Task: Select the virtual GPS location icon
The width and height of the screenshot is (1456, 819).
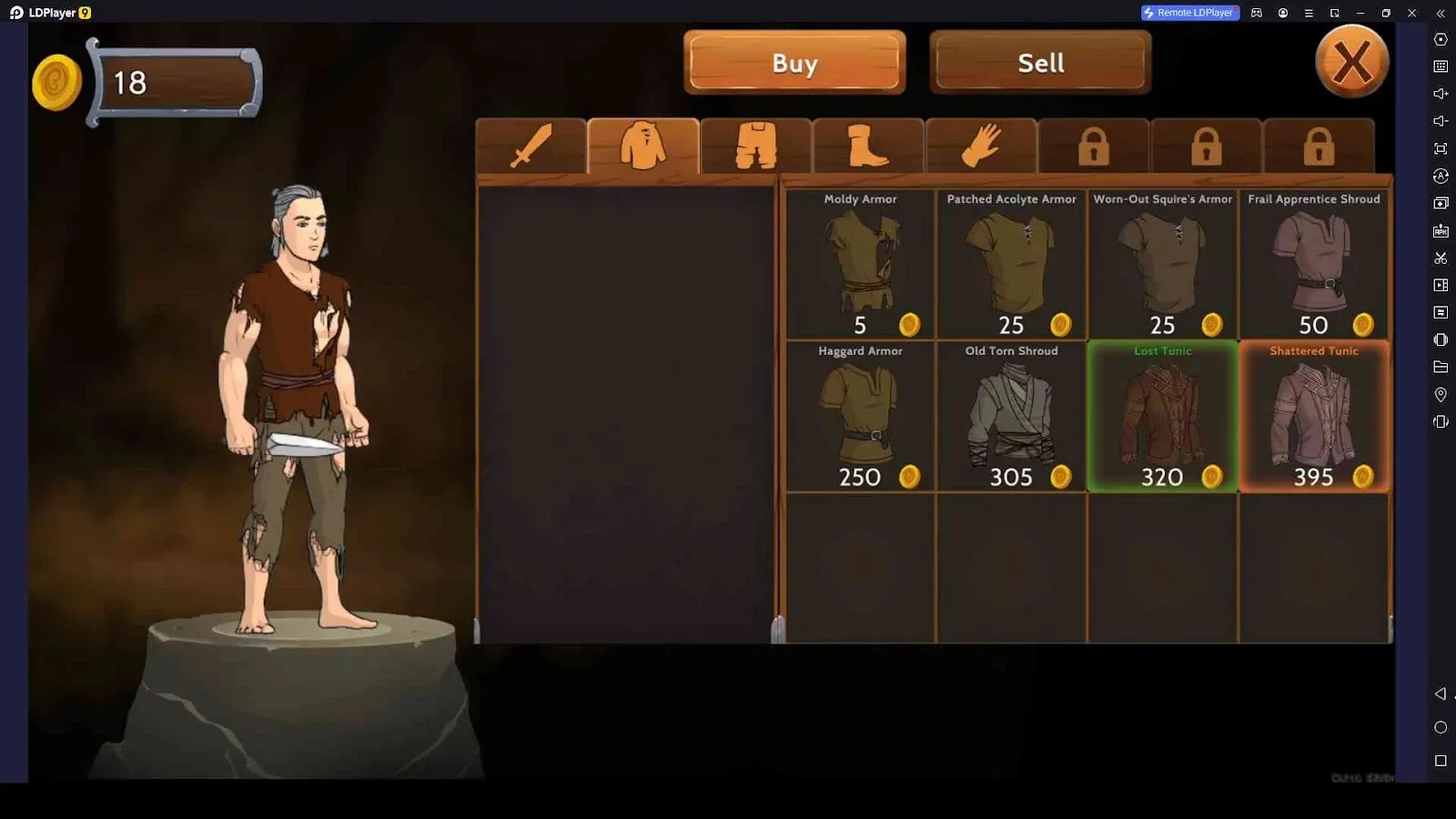Action: coord(1441,394)
